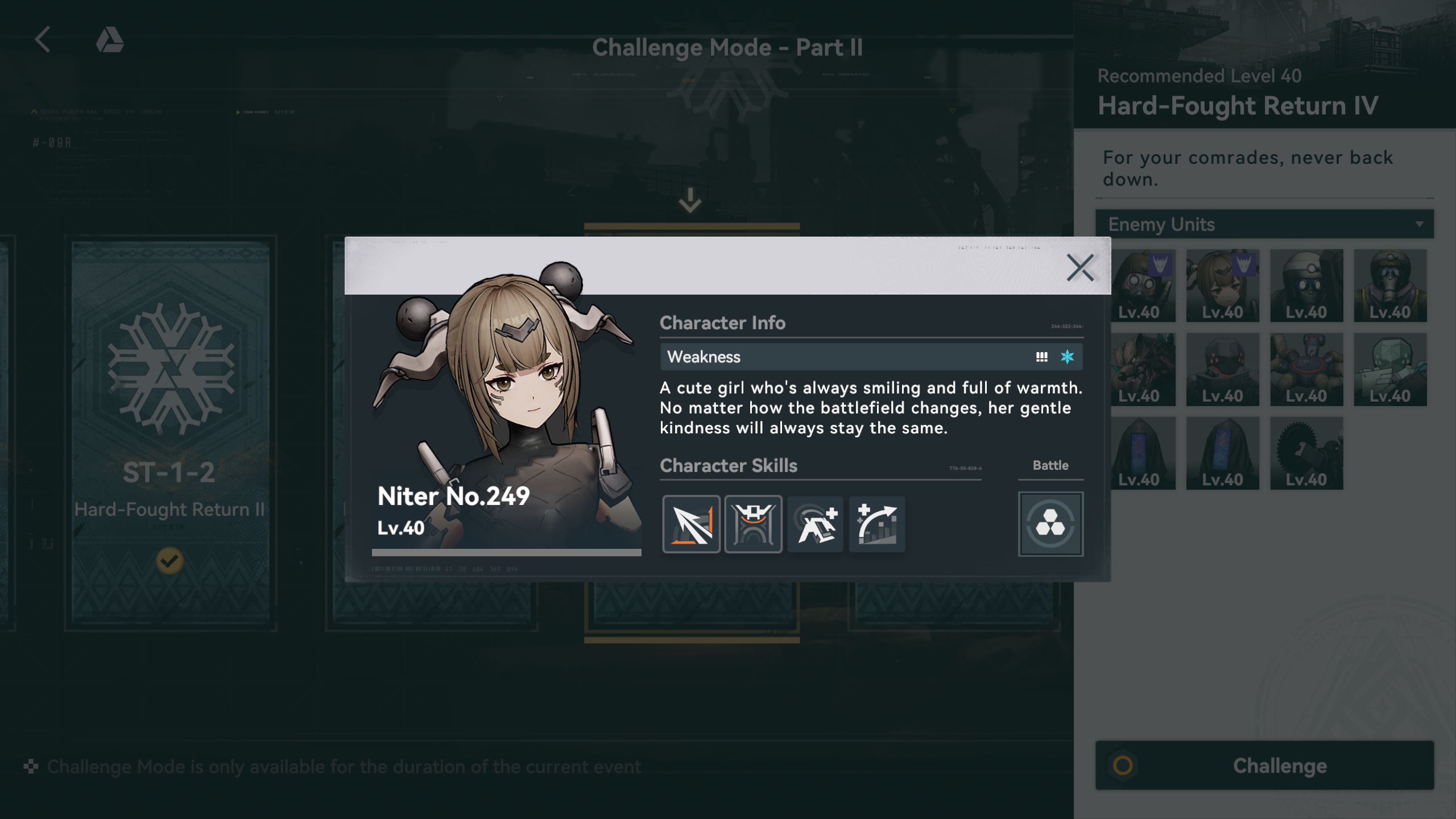Click the triangle home icon
This screenshot has height=819, width=1456.
110,40
